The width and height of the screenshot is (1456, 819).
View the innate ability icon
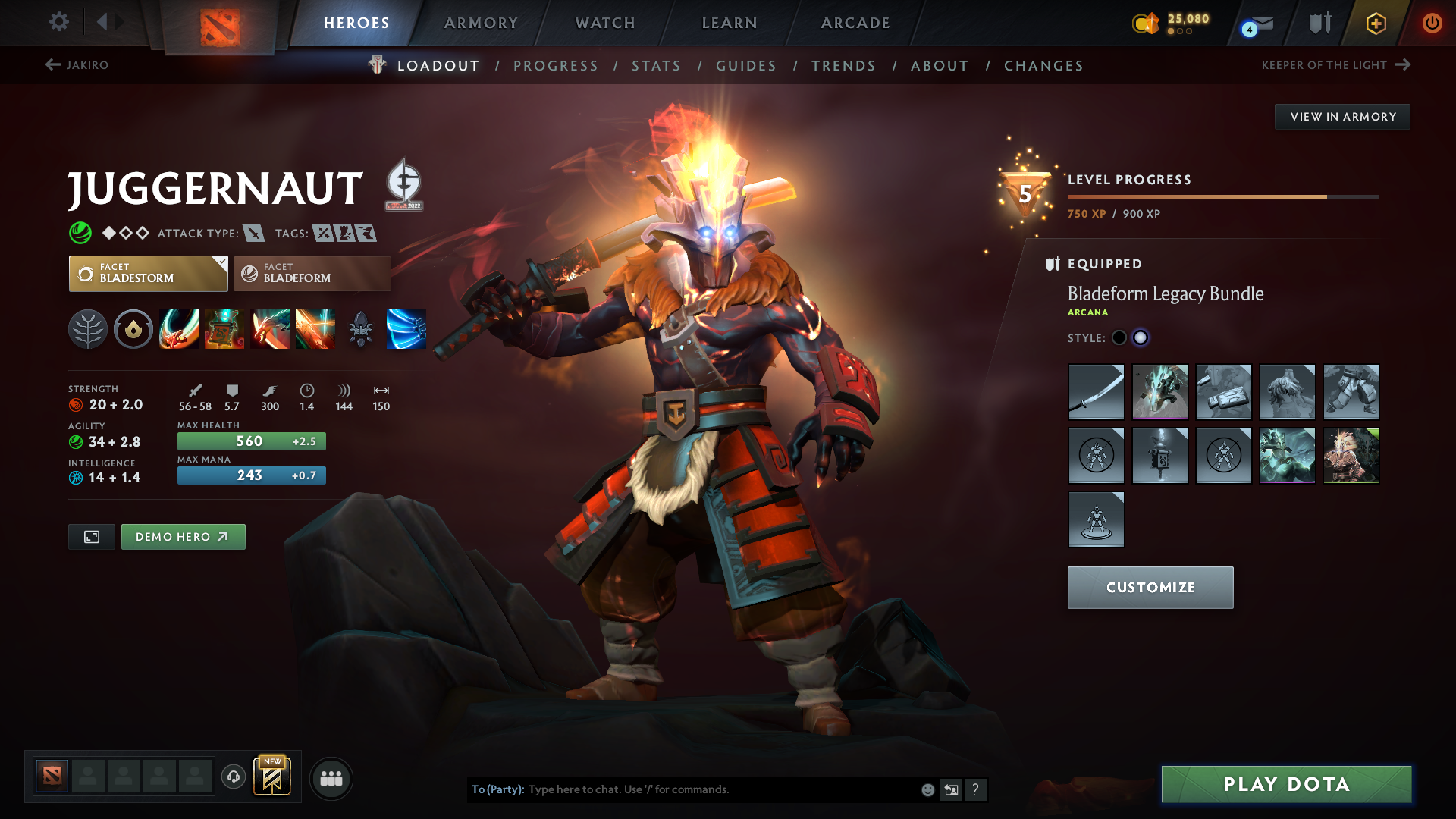click(x=133, y=329)
